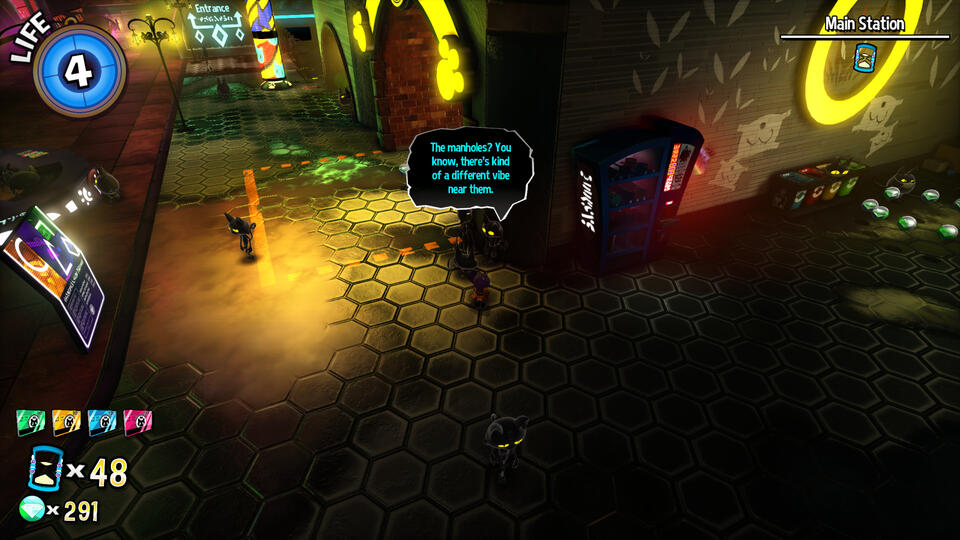960x540 pixels.
Task: Click the green gem pon currency icon
Action: 32,510
